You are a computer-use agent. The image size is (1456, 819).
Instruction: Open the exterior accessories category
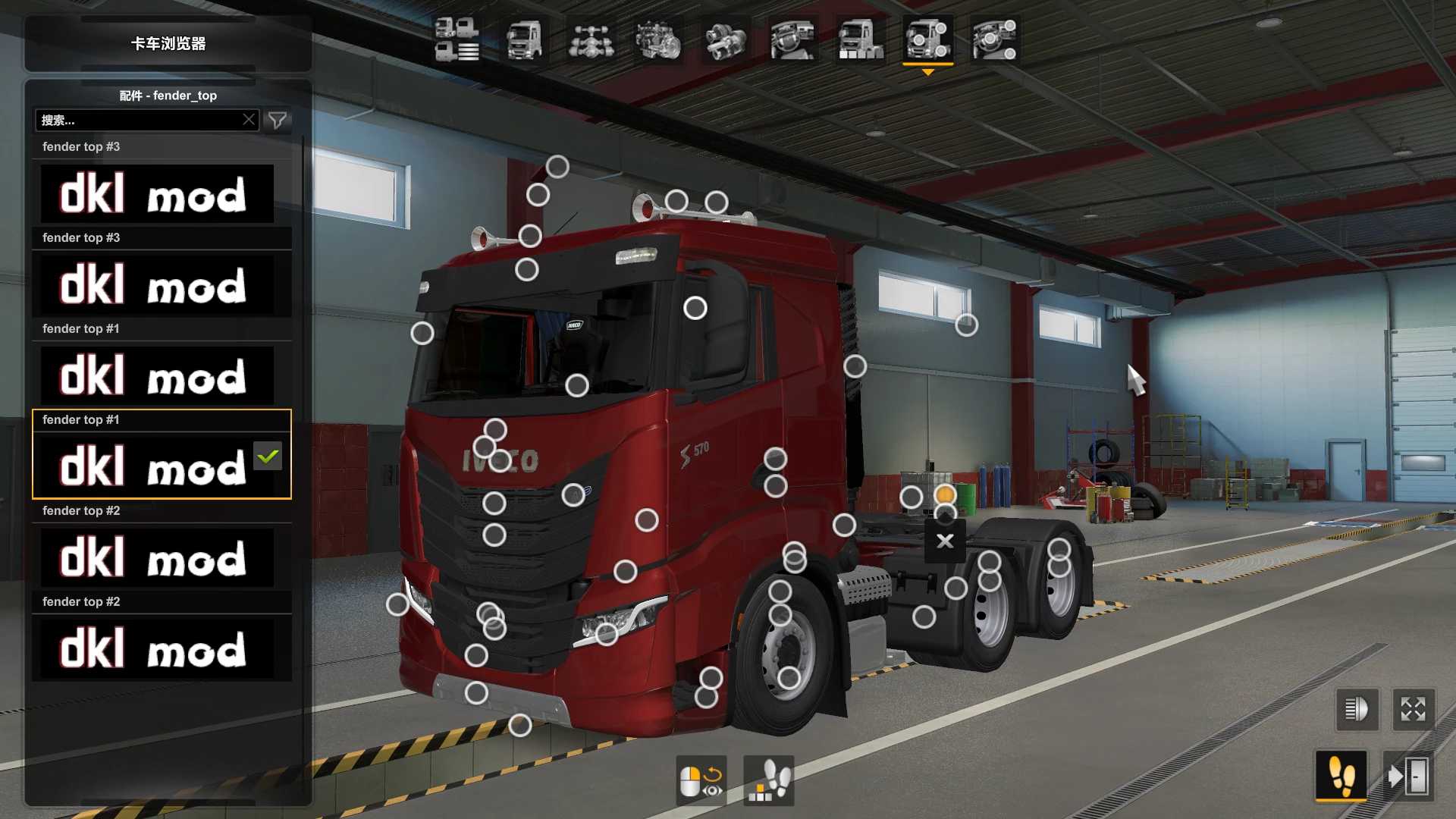[x=929, y=42]
